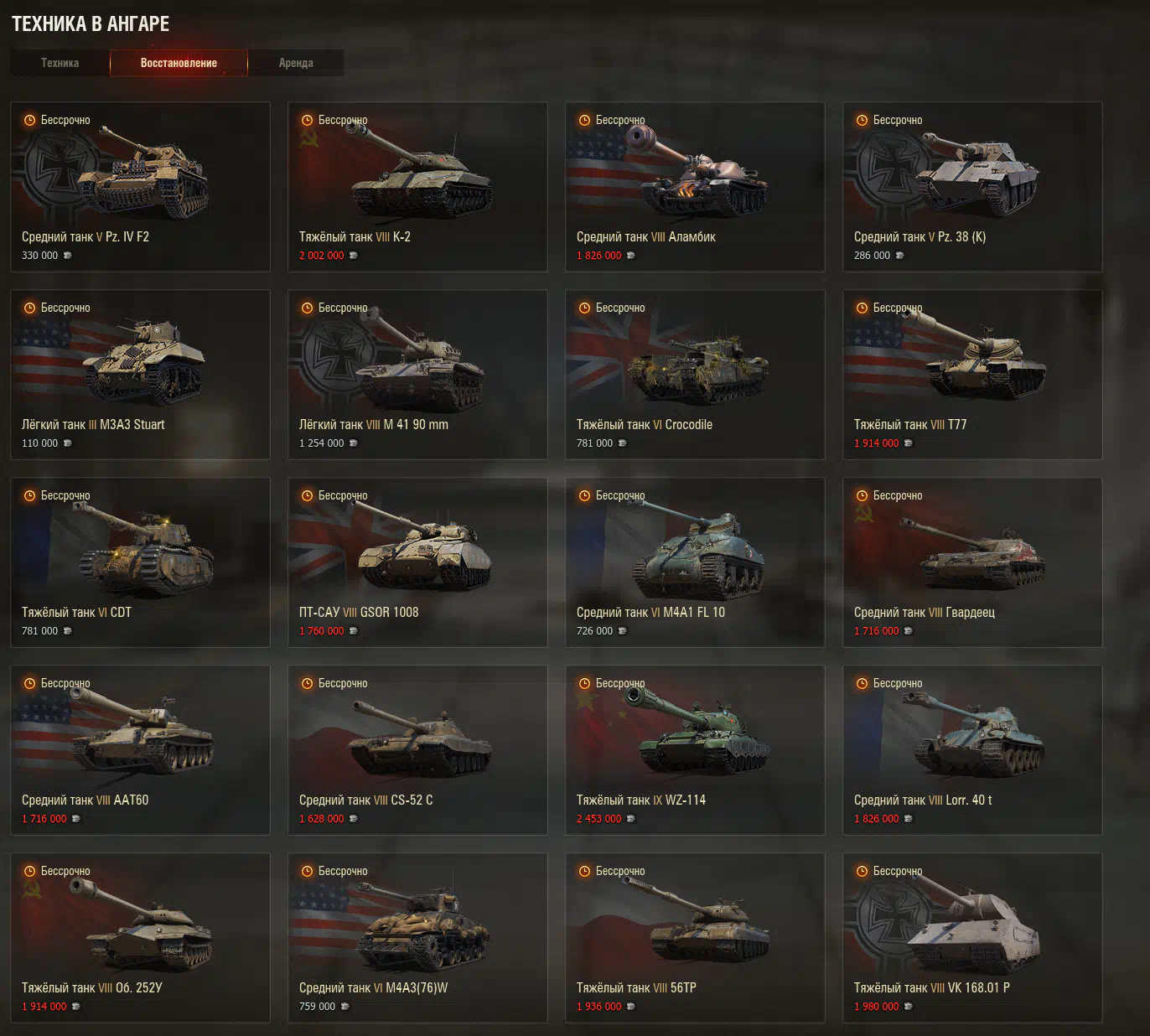Pick the AAT60 medium tank card

[x=140, y=750]
